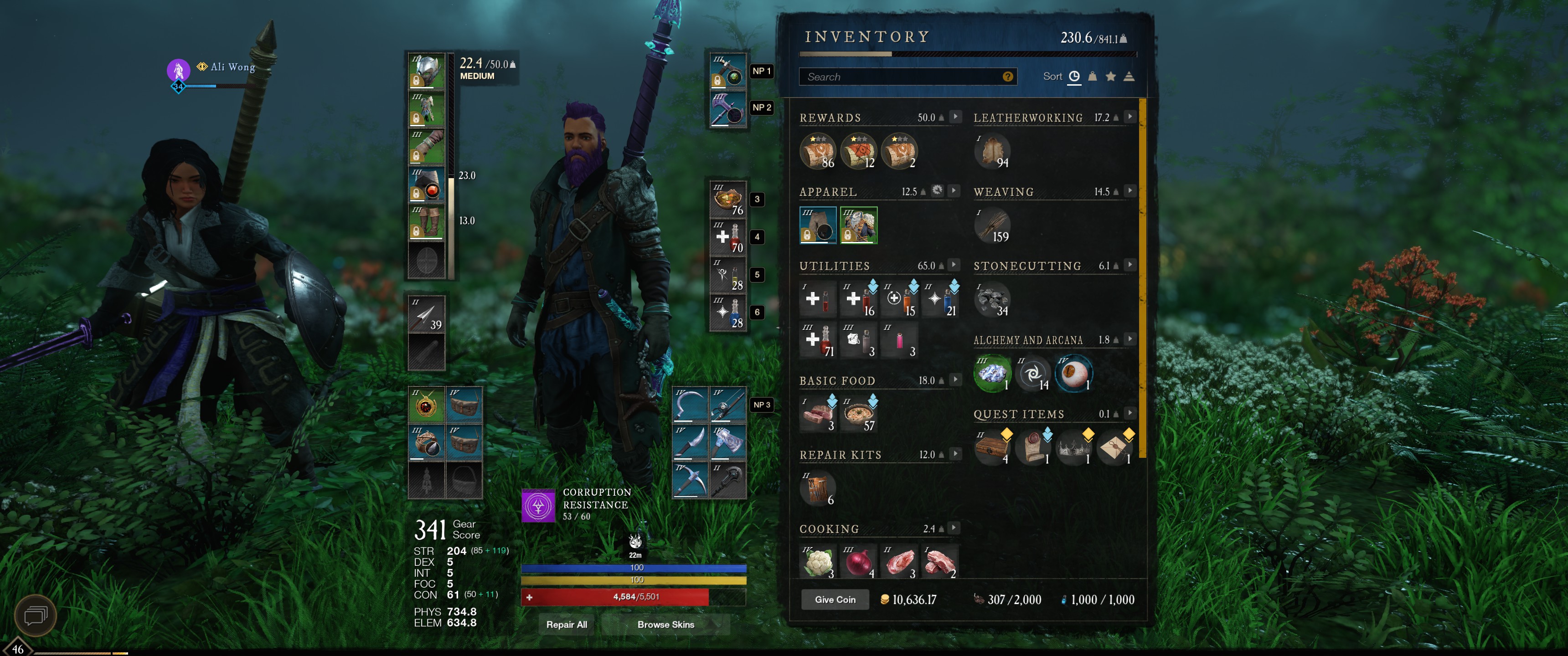The image size is (1568, 656).
Task: Open the chat bubble icon
Action: point(35,616)
